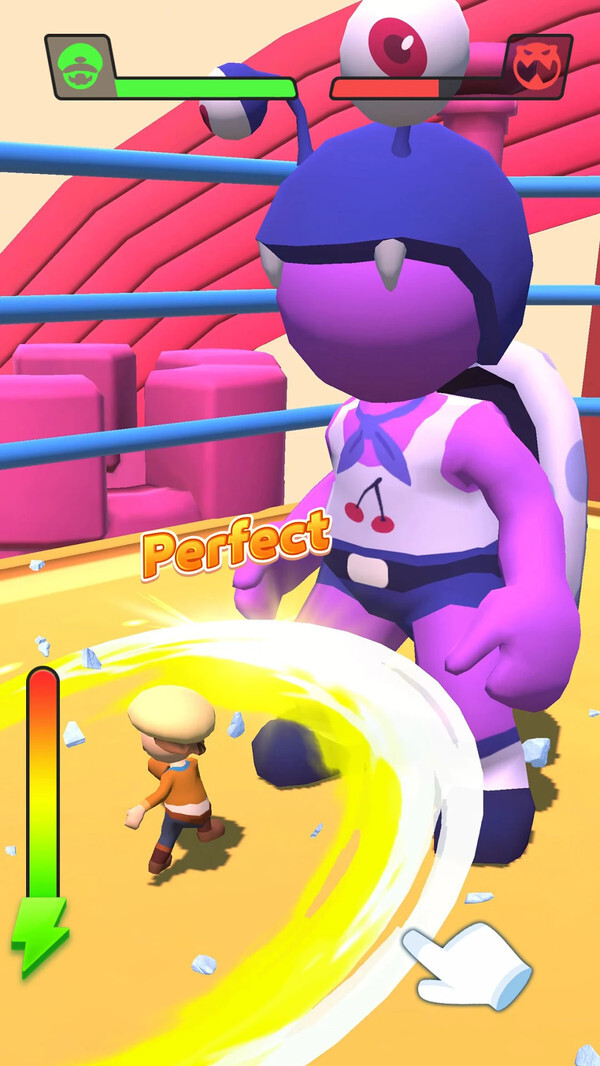The image size is (600, 1066).
Task: Tap the green player portrait icon
Action: pos(79,67)
